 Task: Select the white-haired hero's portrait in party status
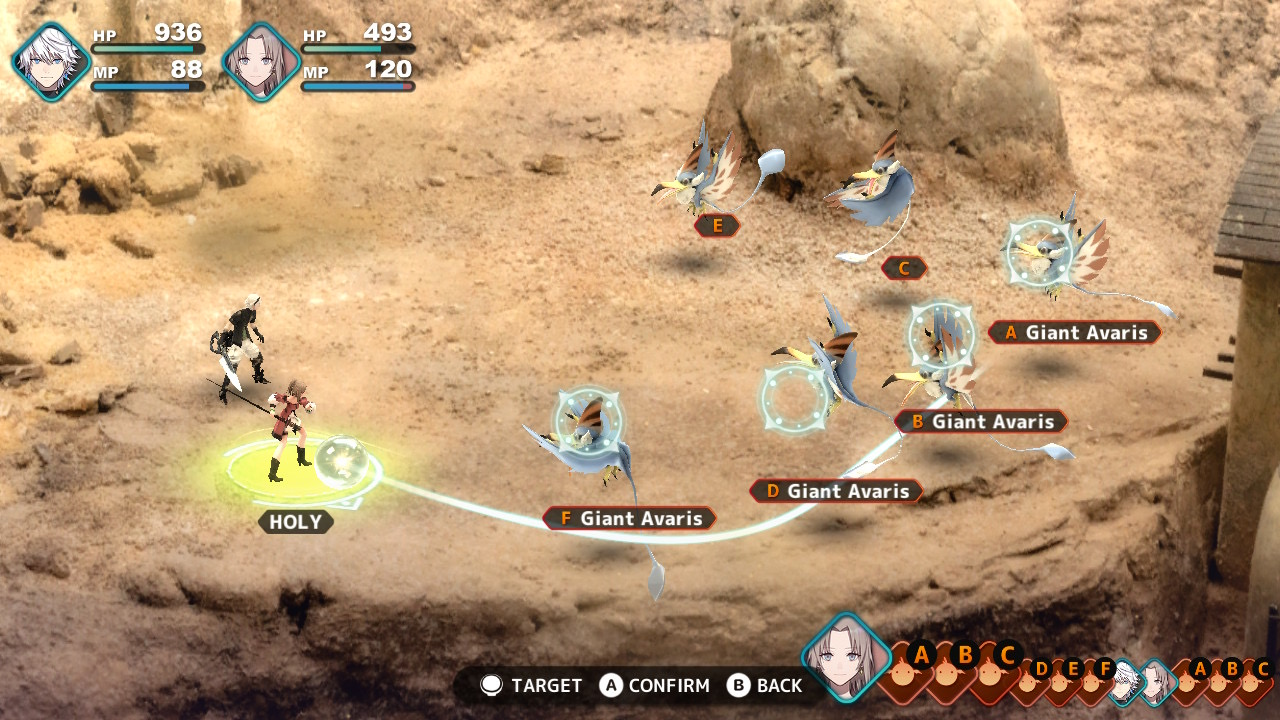coord(50,61)
